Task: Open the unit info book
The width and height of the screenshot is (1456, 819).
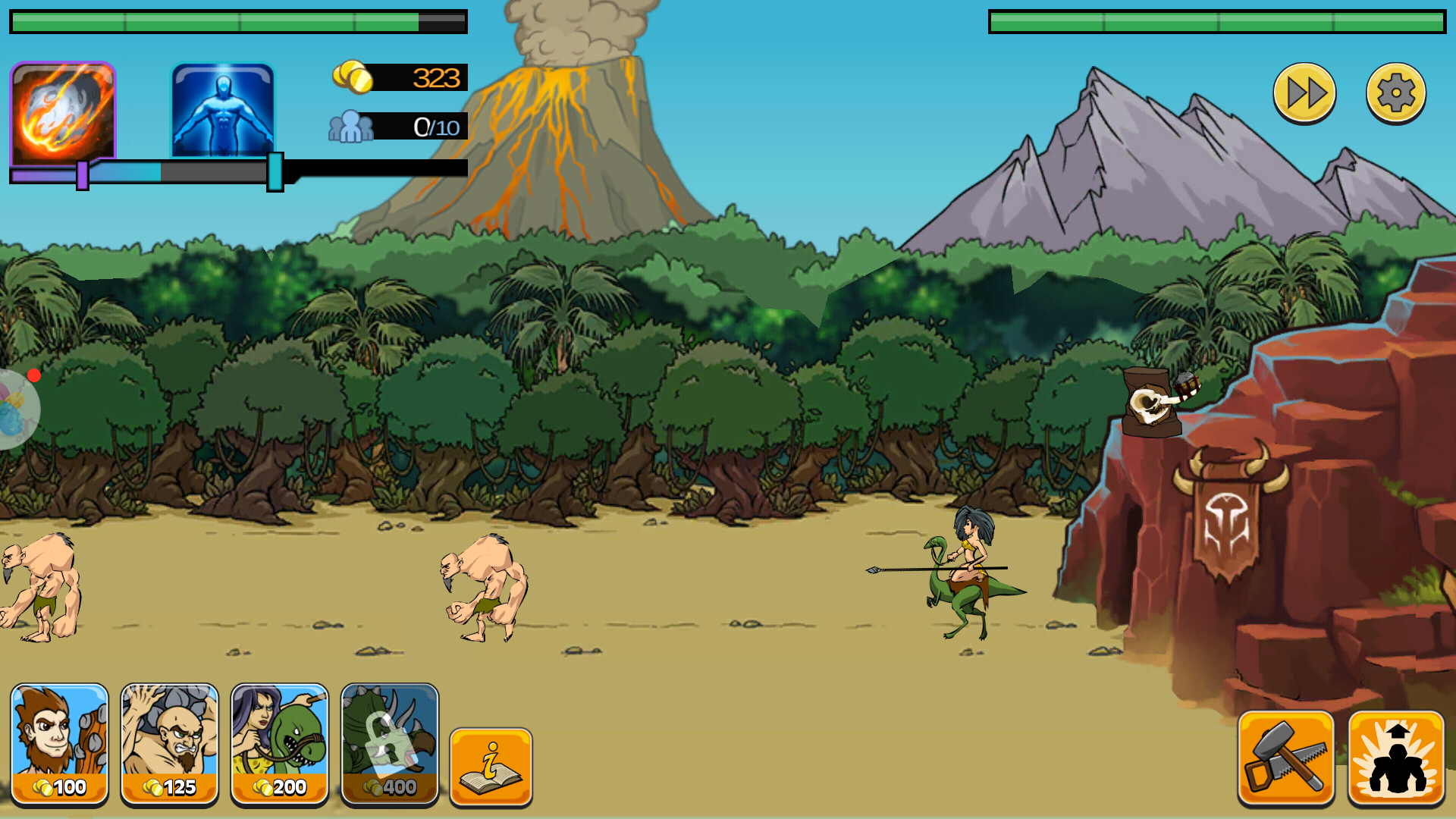Action: click(491, 766)
